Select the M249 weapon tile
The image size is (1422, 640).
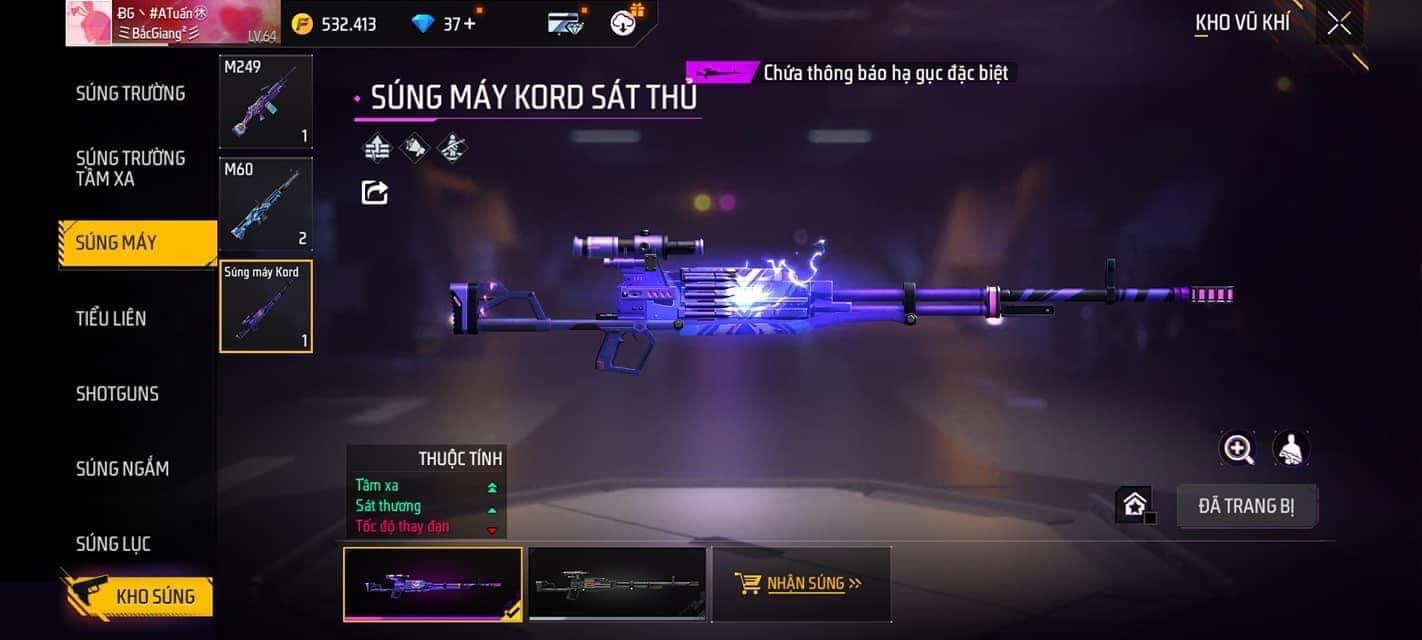click(x=266, y=101)
